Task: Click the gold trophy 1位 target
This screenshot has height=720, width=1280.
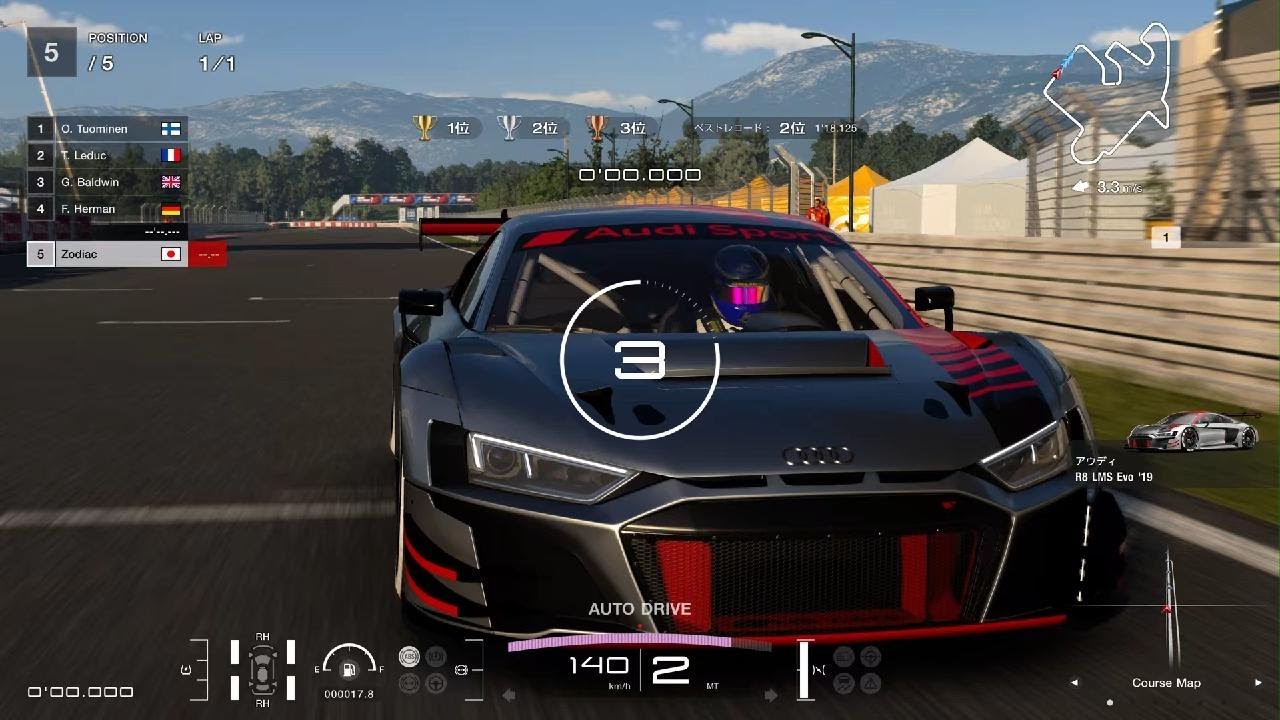Action: (443, 128)
